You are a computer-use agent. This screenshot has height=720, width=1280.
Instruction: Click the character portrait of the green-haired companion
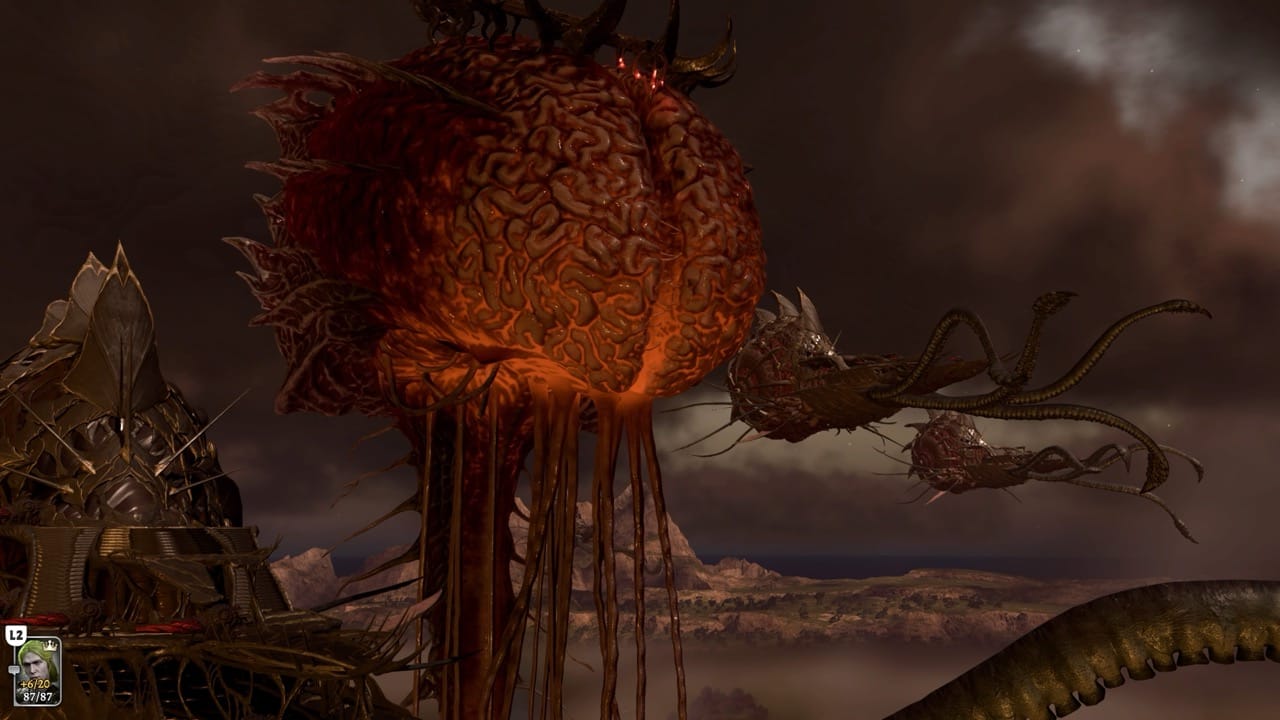34,663
